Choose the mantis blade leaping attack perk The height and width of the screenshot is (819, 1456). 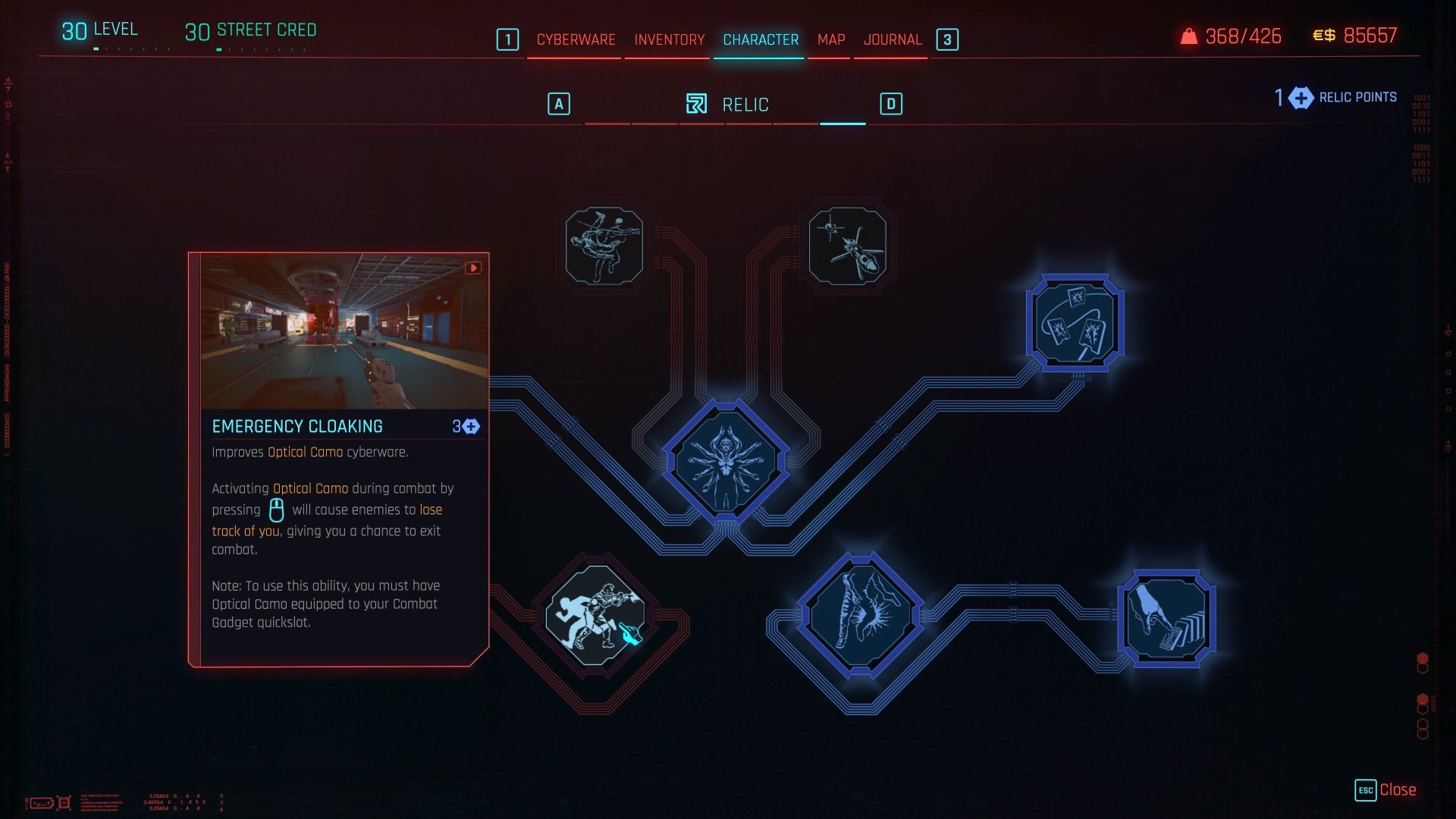coord(604,246)
